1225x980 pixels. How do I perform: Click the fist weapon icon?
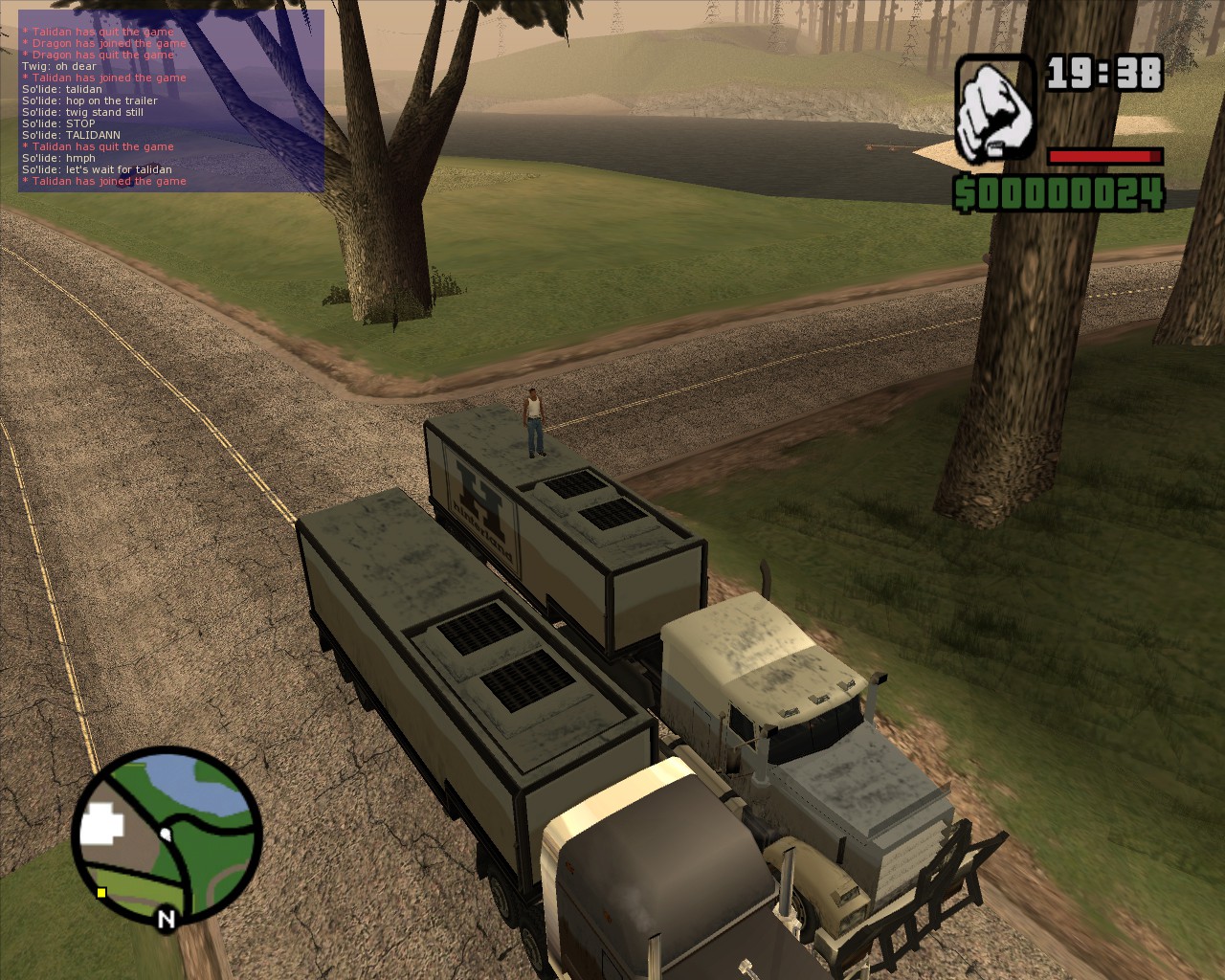pyautogui.click(x=995, y=110)
